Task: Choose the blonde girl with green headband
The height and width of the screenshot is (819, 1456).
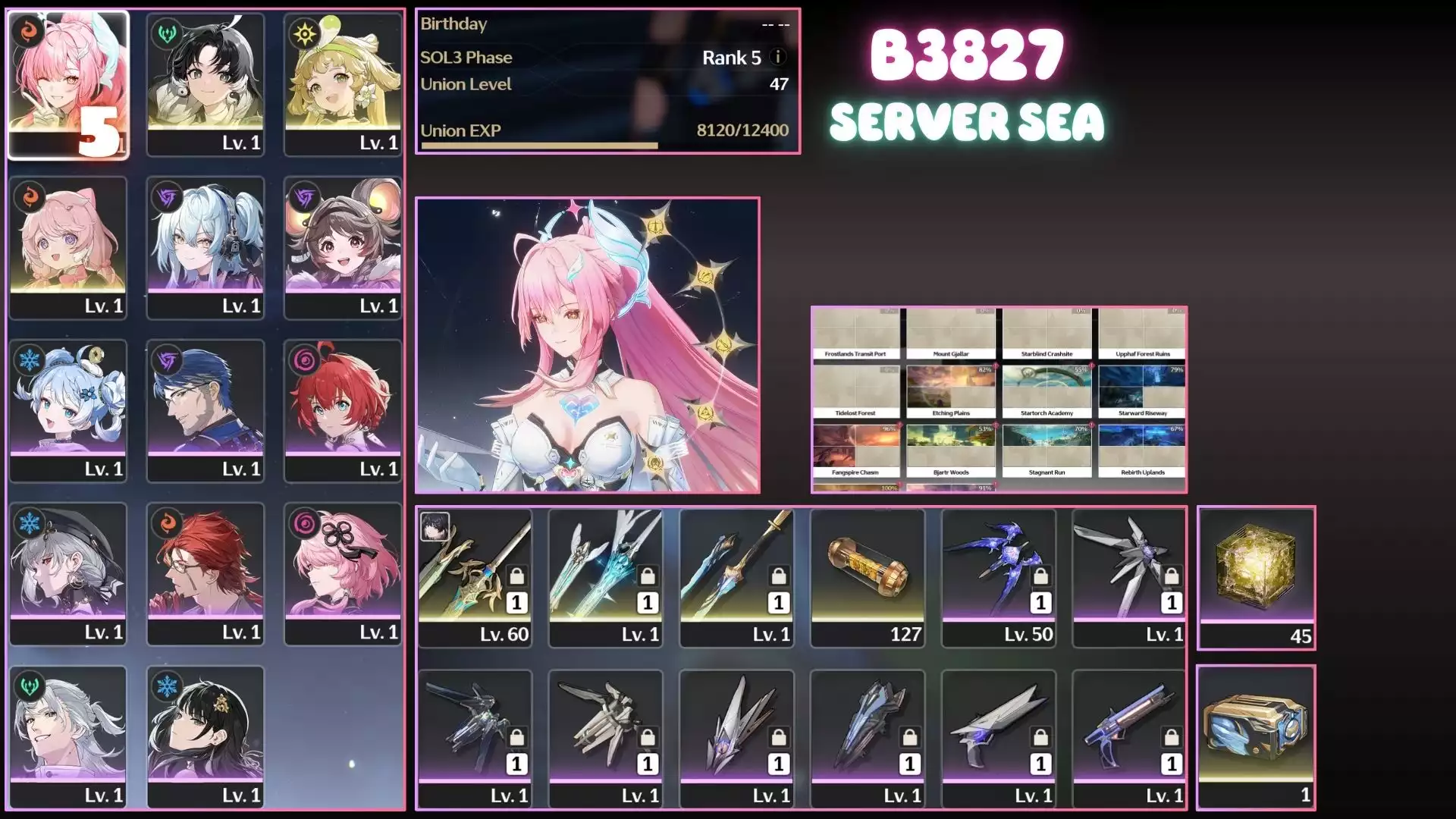Action: 343,83
